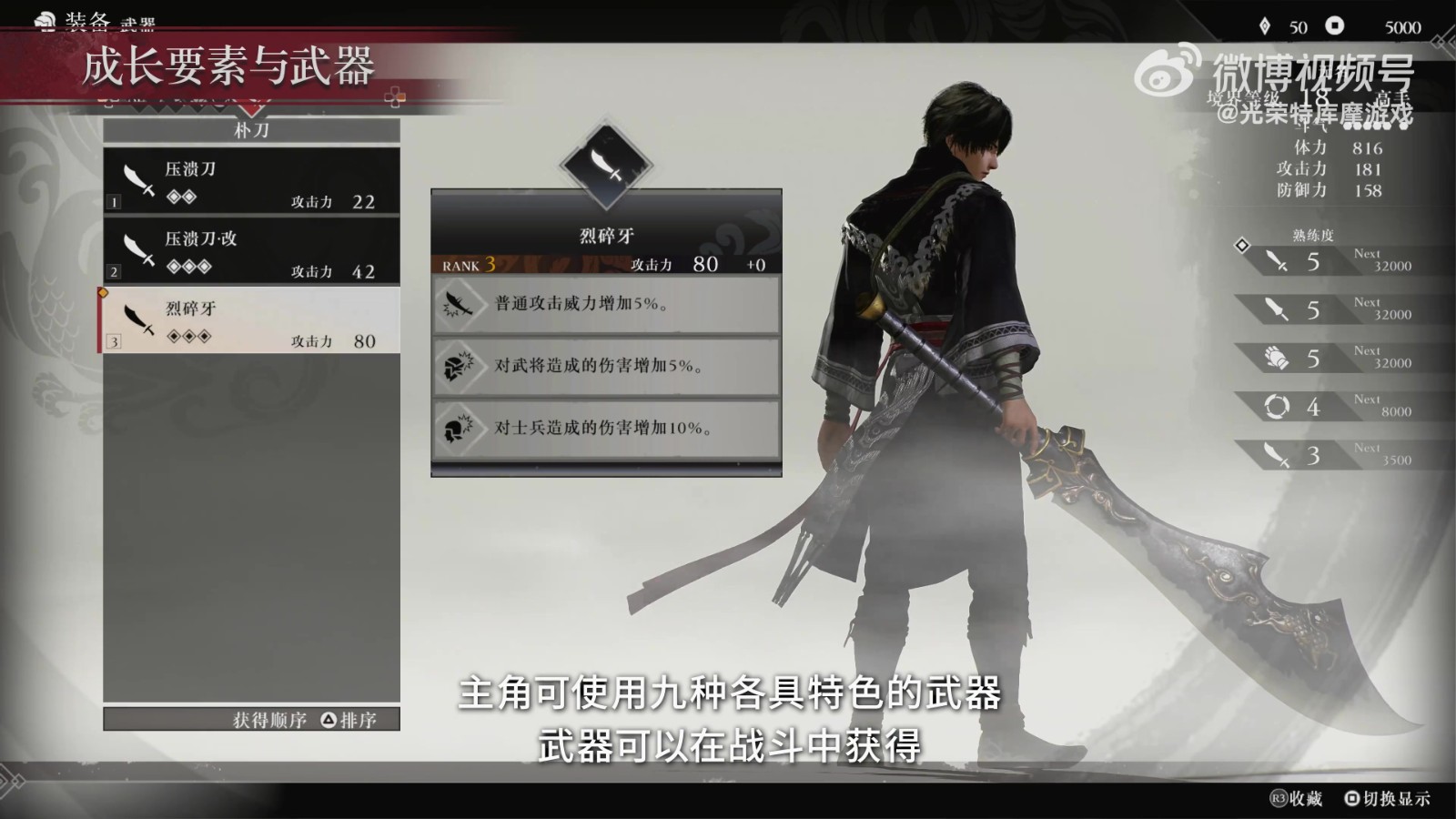Click the orange favorite marker on 烈碎牙 entry
1456x819 pixels.
point(103,291)
